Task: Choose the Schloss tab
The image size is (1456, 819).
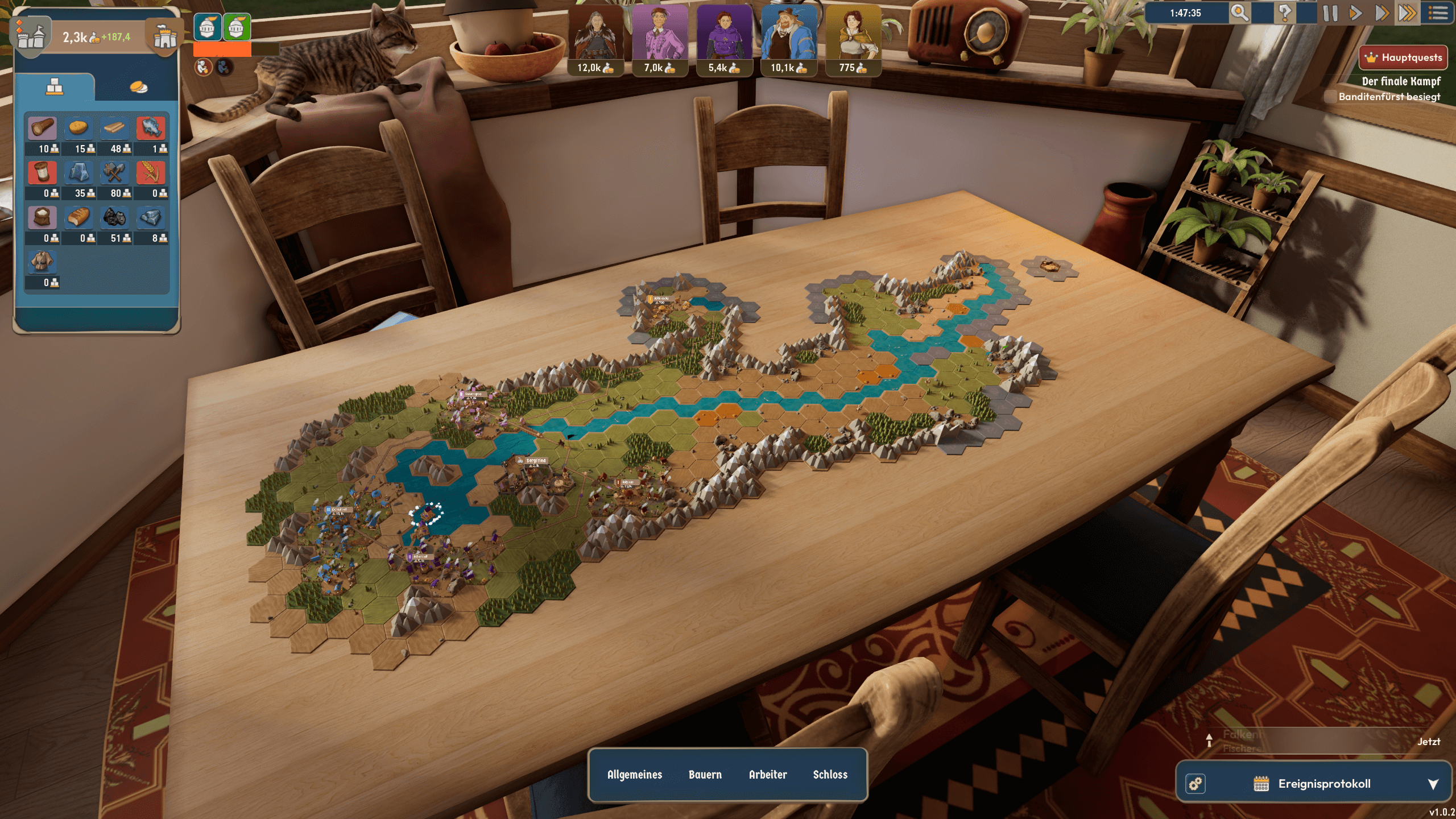Action: coord(830,775)
